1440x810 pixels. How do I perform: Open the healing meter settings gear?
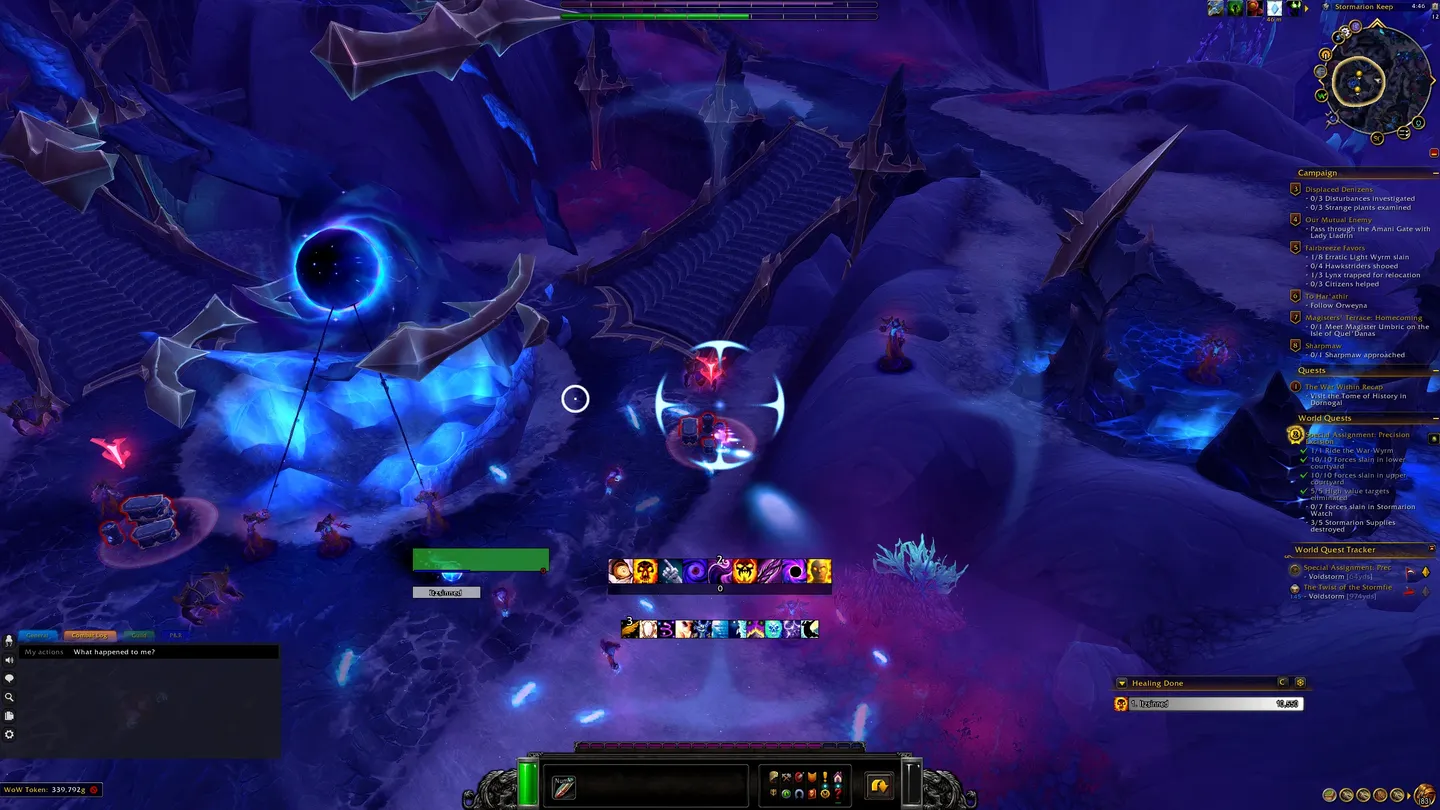pos(1300,682)
